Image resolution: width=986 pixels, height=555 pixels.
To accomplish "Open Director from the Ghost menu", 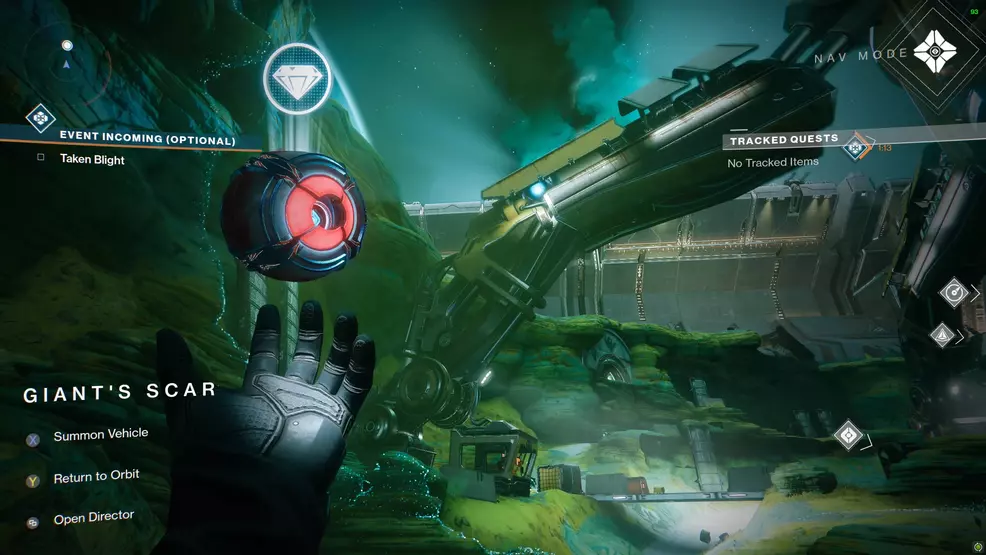I will pyautogui.click(x=93, y=518).
